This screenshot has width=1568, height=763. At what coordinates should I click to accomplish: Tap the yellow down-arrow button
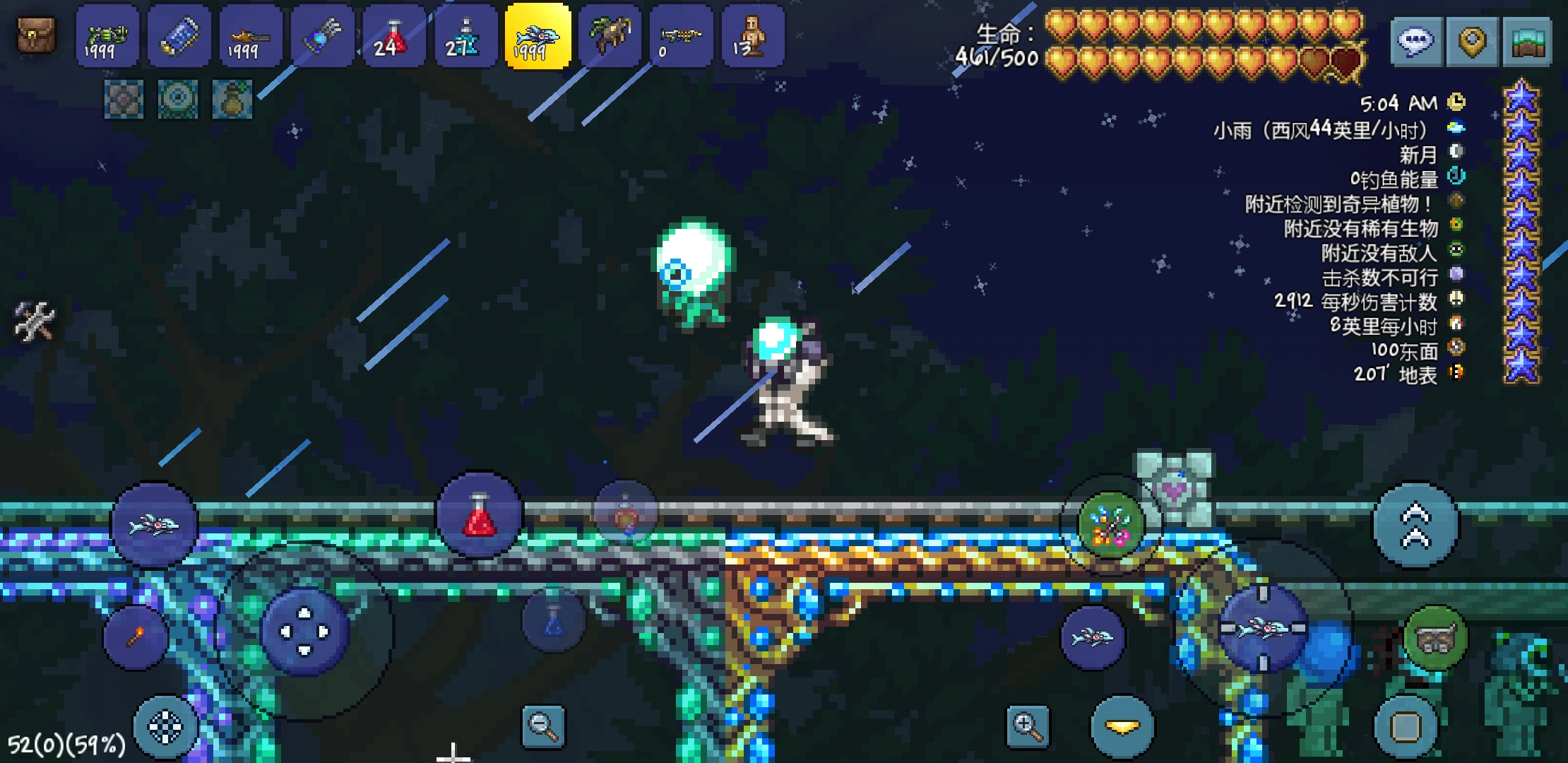(1122, 727)
